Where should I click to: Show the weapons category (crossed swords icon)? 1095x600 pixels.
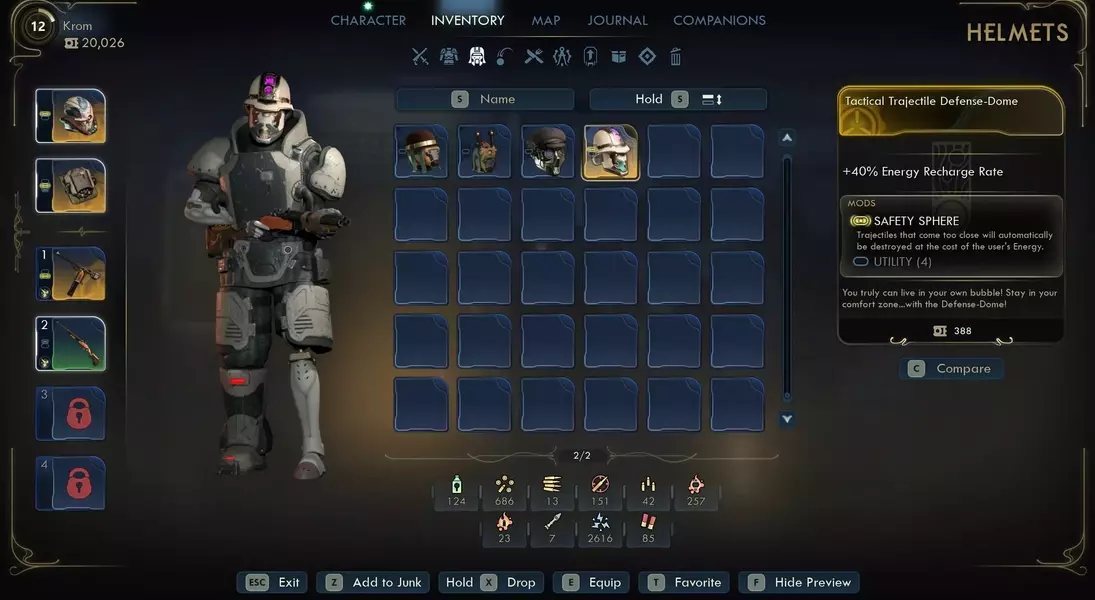tap(420, 57)
